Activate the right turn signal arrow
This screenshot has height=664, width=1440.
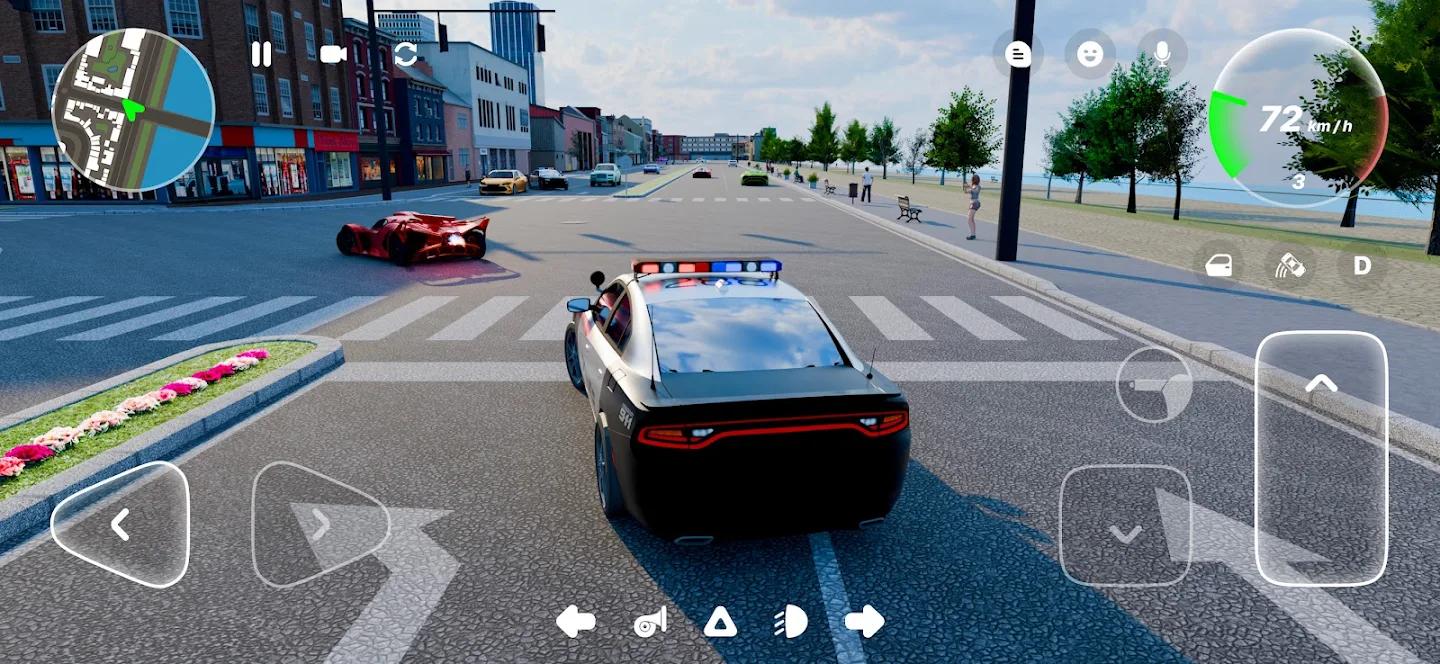click(864, 621)
